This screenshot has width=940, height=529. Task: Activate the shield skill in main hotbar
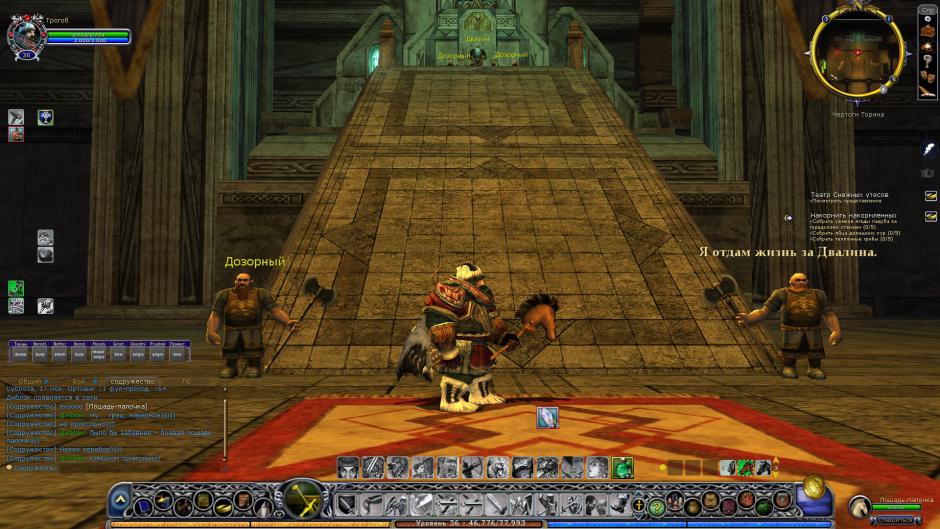(x=346, y=504)
